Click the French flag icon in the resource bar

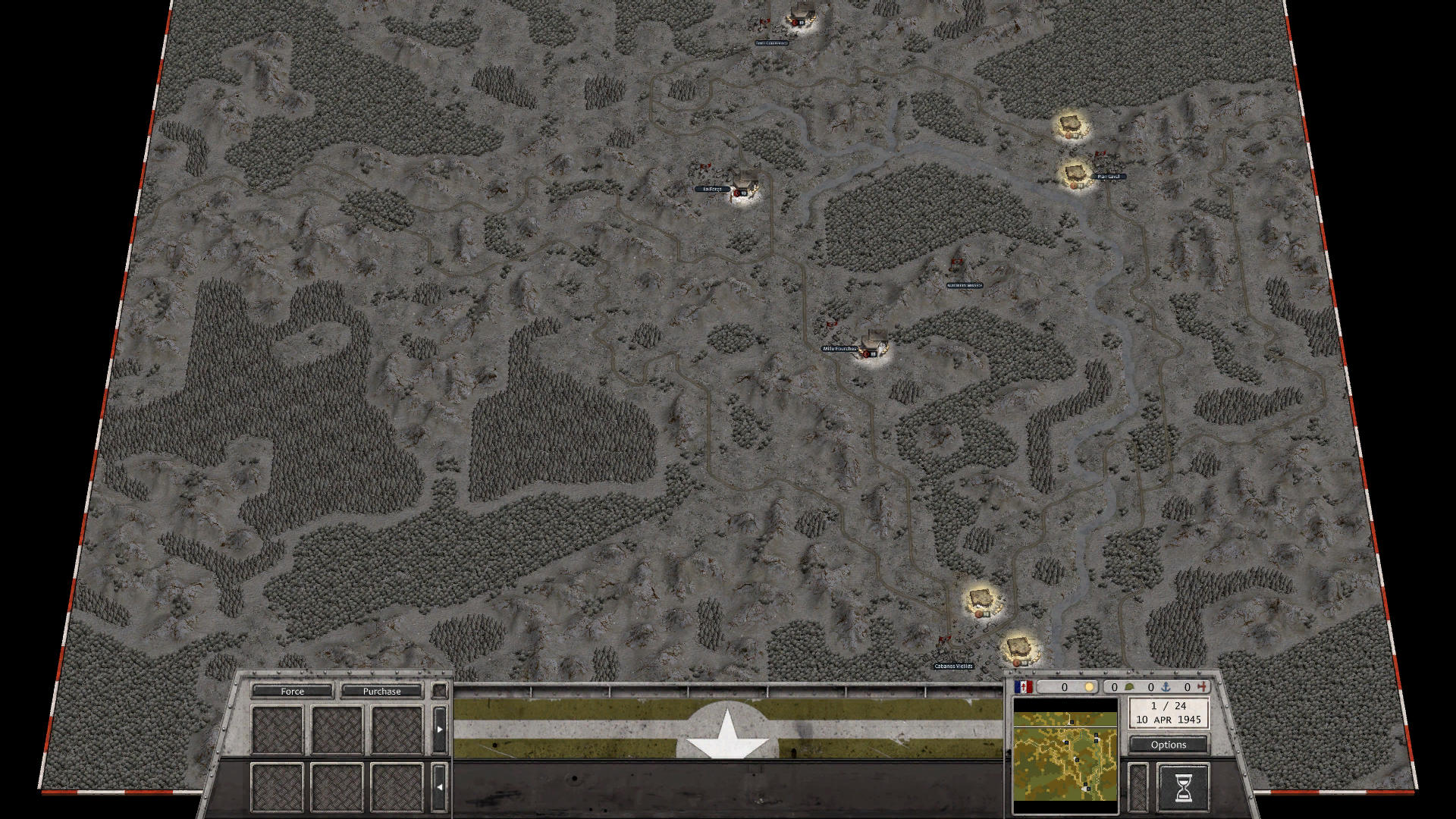[x=1025, y=687]
